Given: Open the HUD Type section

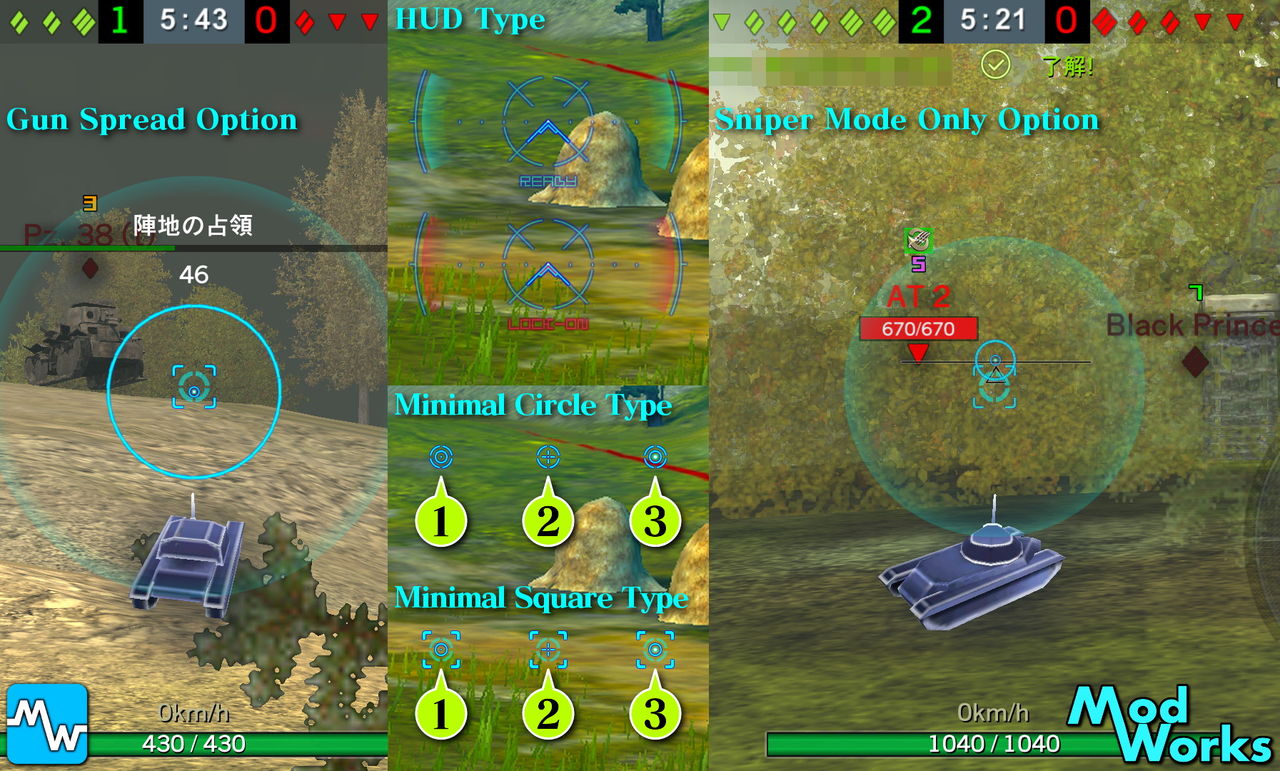Looking at the screenshot, I should (471, 19).
